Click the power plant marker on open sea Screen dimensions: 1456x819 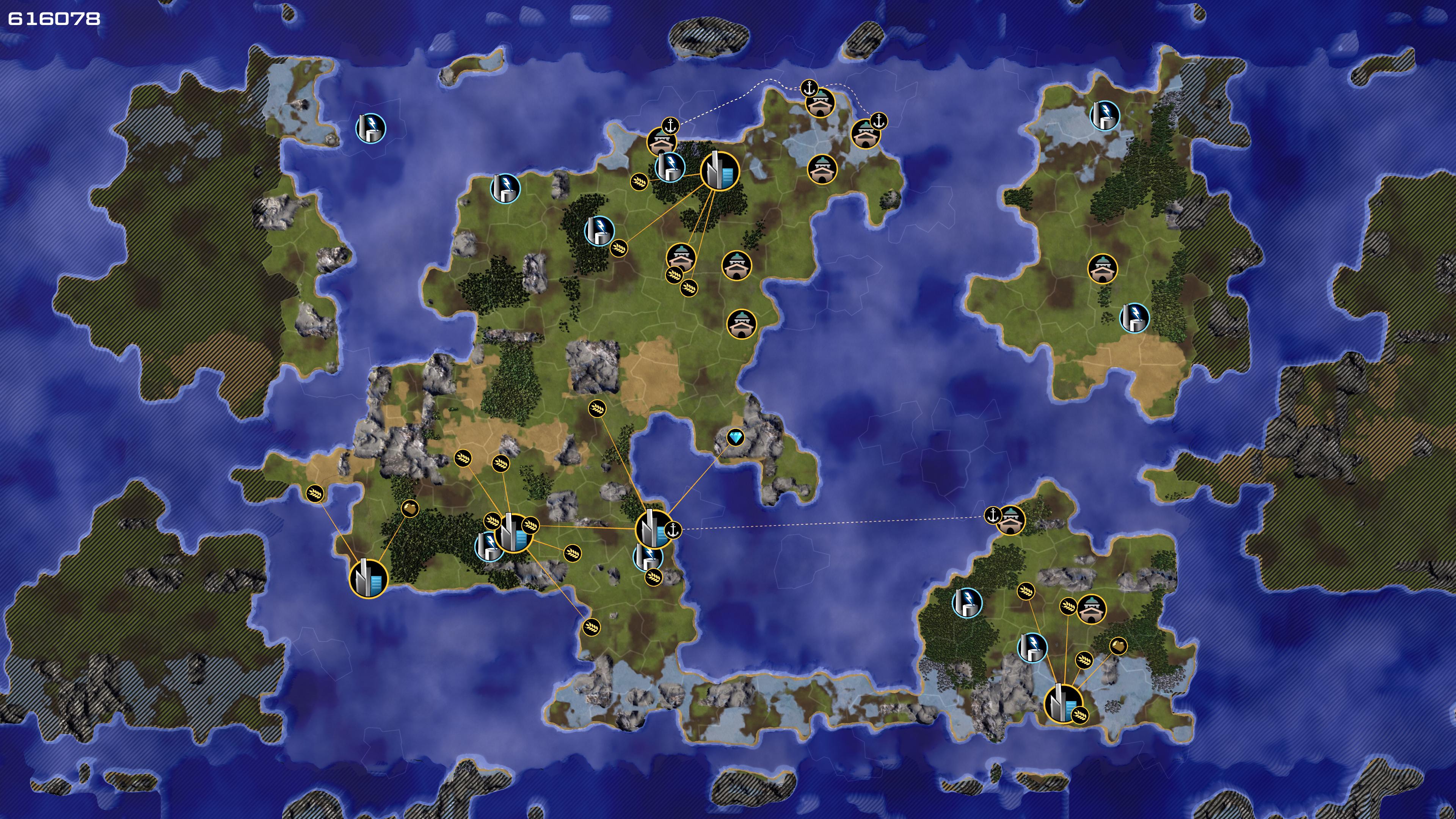(x=371, y=128)
